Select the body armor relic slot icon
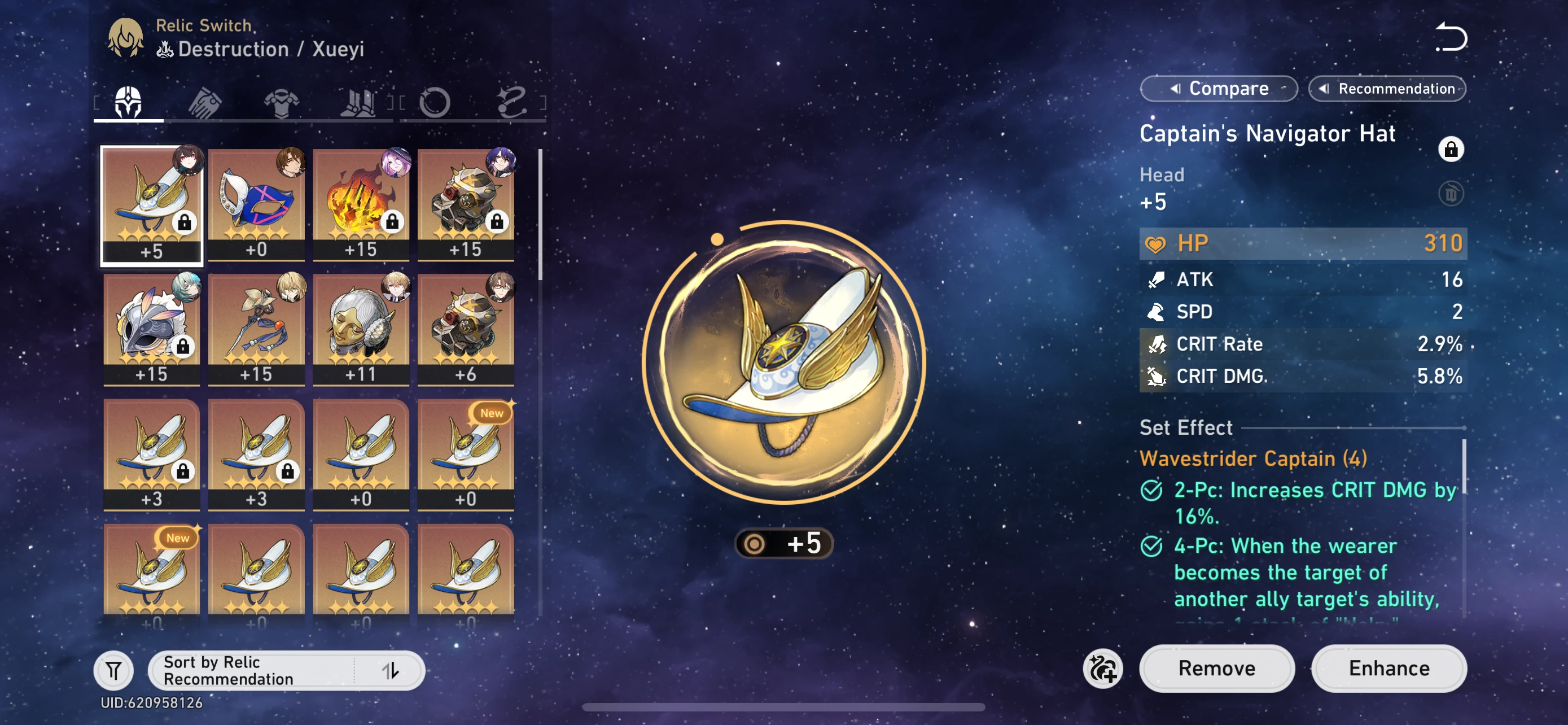The width and height of the screenshot is (1568, 725). 281,101
